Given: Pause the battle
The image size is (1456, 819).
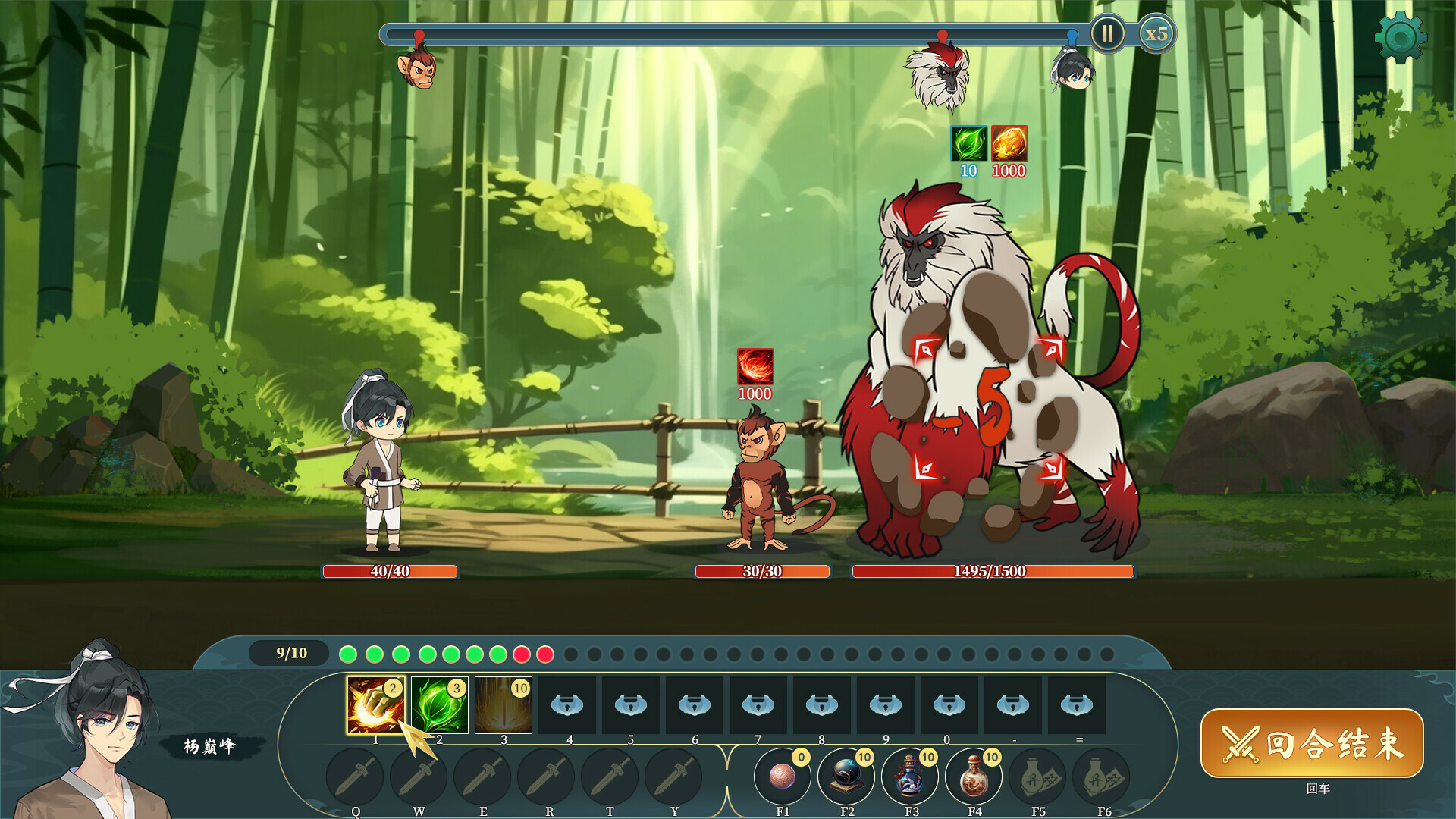Looking at the screenshot, I should click(x=1107, y=34).
